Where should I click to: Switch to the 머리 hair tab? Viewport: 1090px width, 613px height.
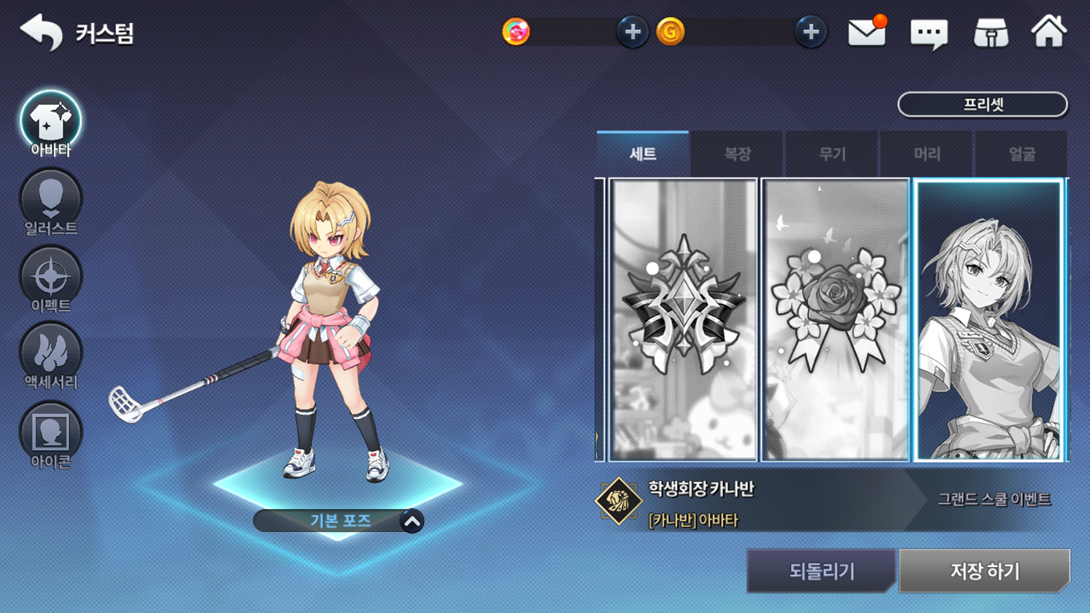click(927, 154)
